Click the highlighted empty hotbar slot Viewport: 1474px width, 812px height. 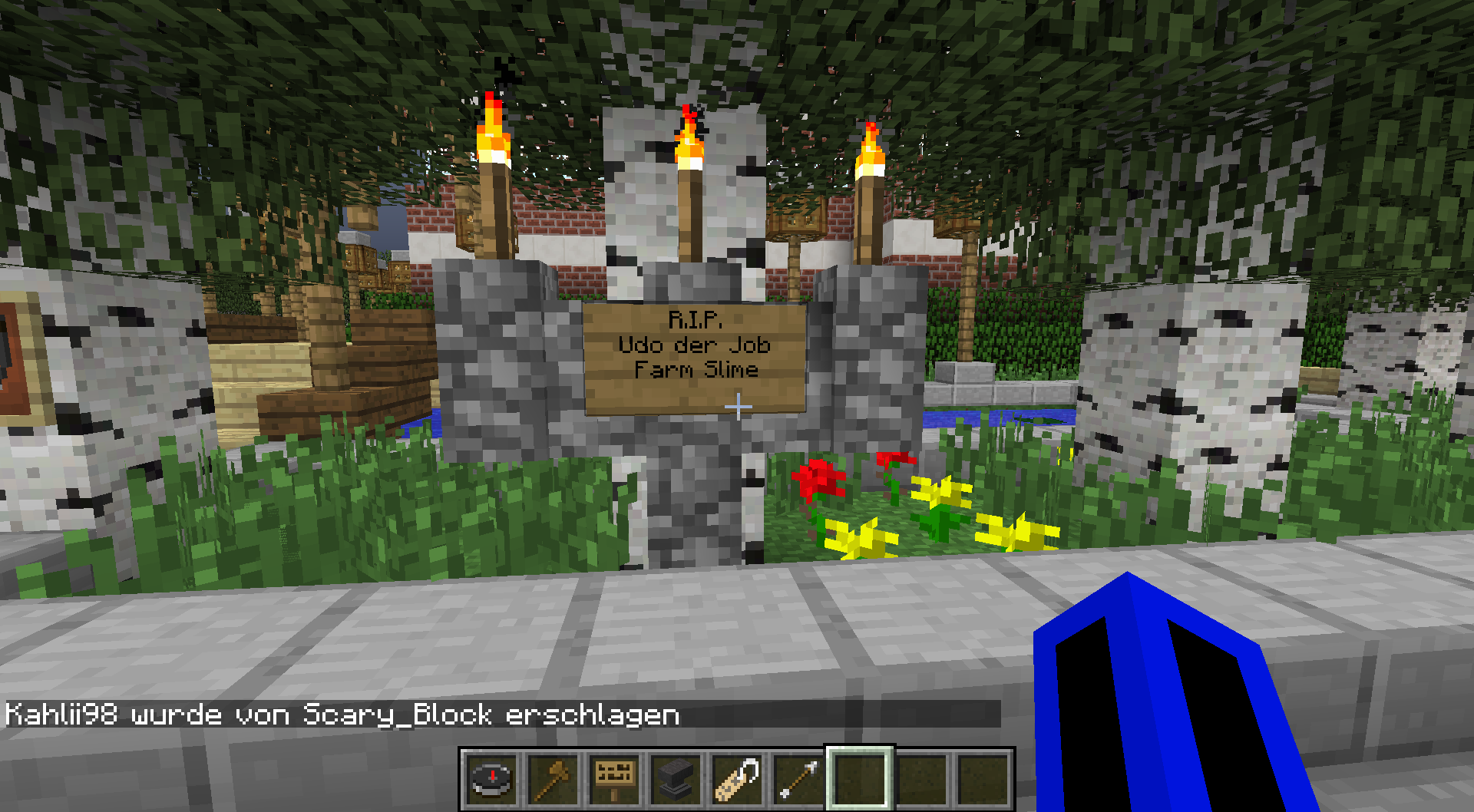pos(860,778)
